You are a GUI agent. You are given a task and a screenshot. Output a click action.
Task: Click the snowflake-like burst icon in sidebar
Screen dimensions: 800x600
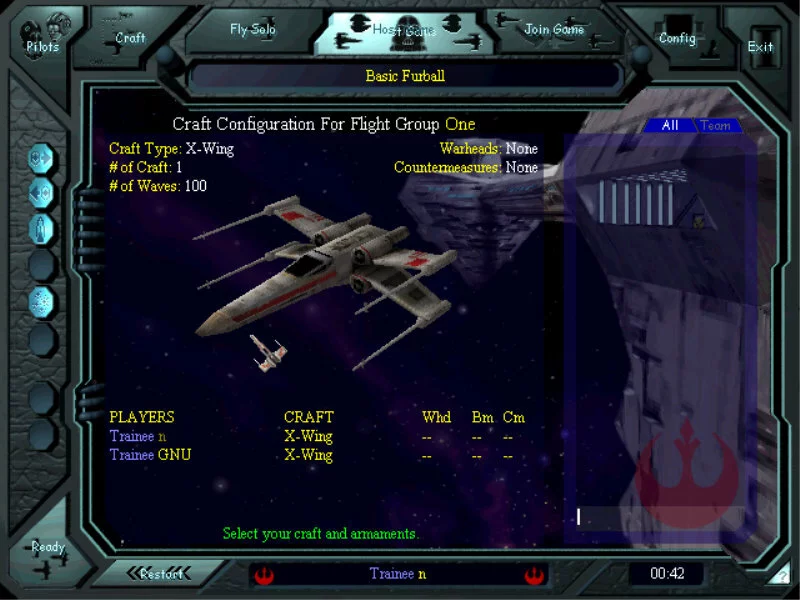43,300
